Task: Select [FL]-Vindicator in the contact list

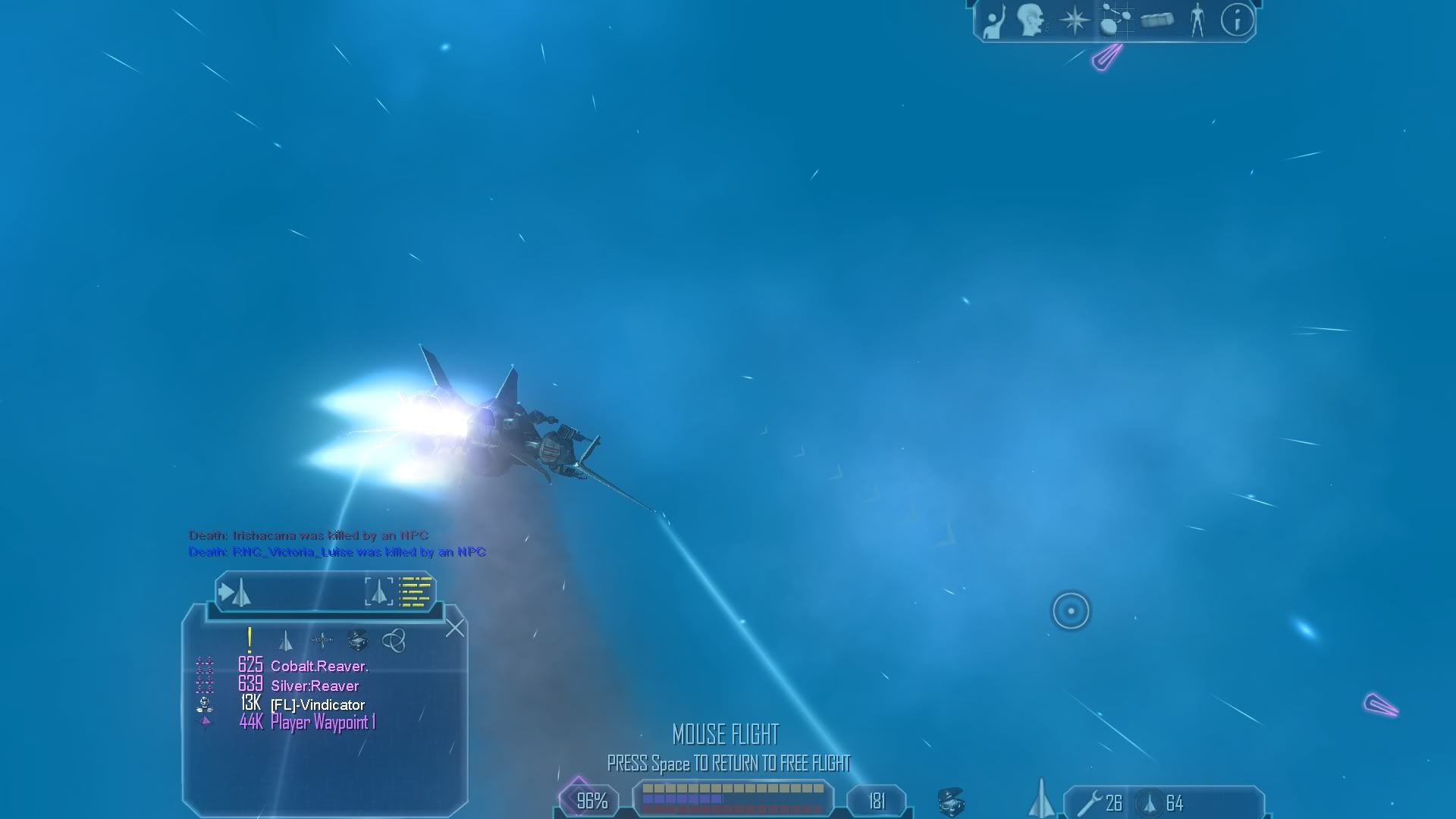Action: pos(318,705)
